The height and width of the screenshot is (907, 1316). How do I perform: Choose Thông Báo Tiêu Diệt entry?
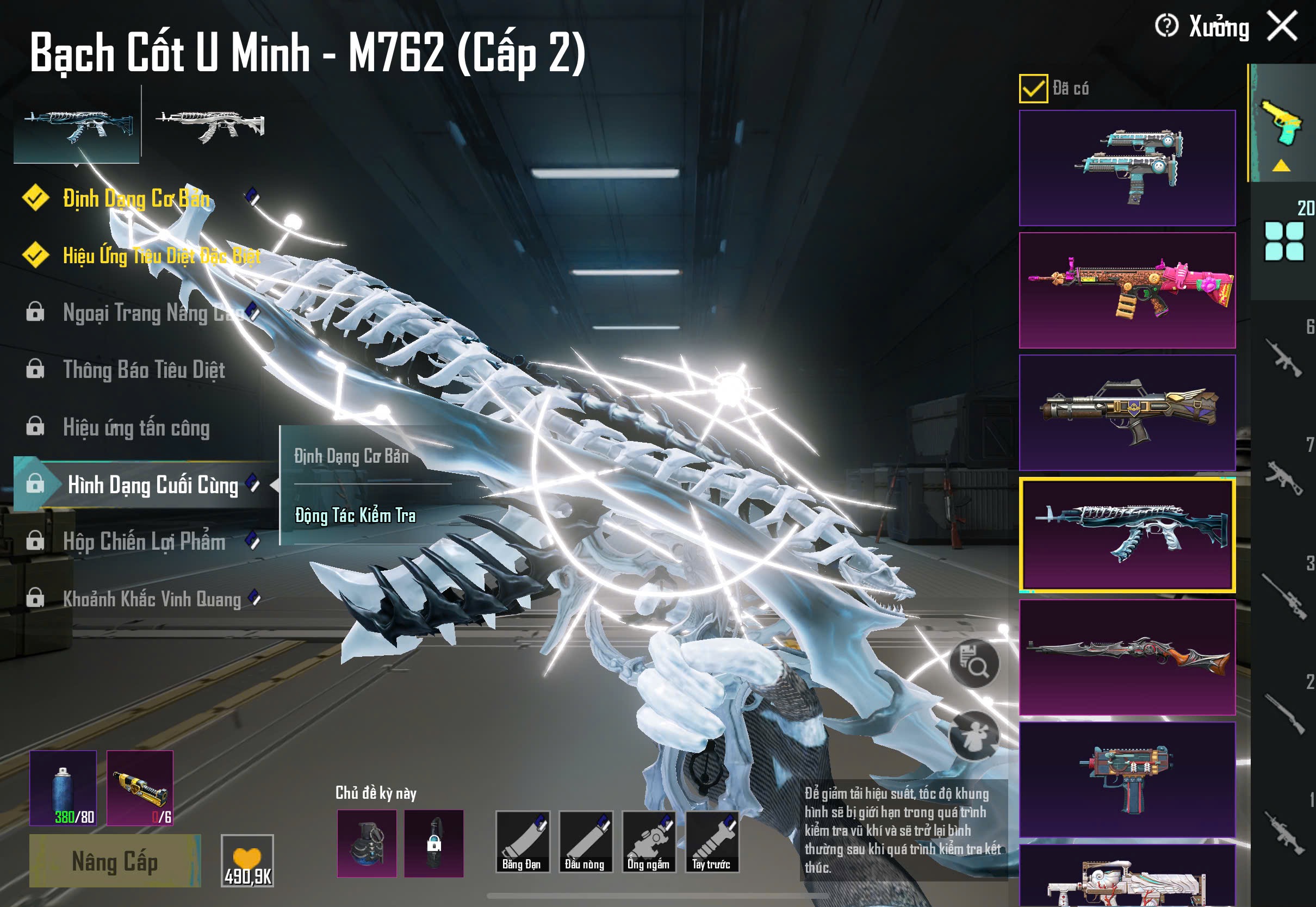point(144,370)
